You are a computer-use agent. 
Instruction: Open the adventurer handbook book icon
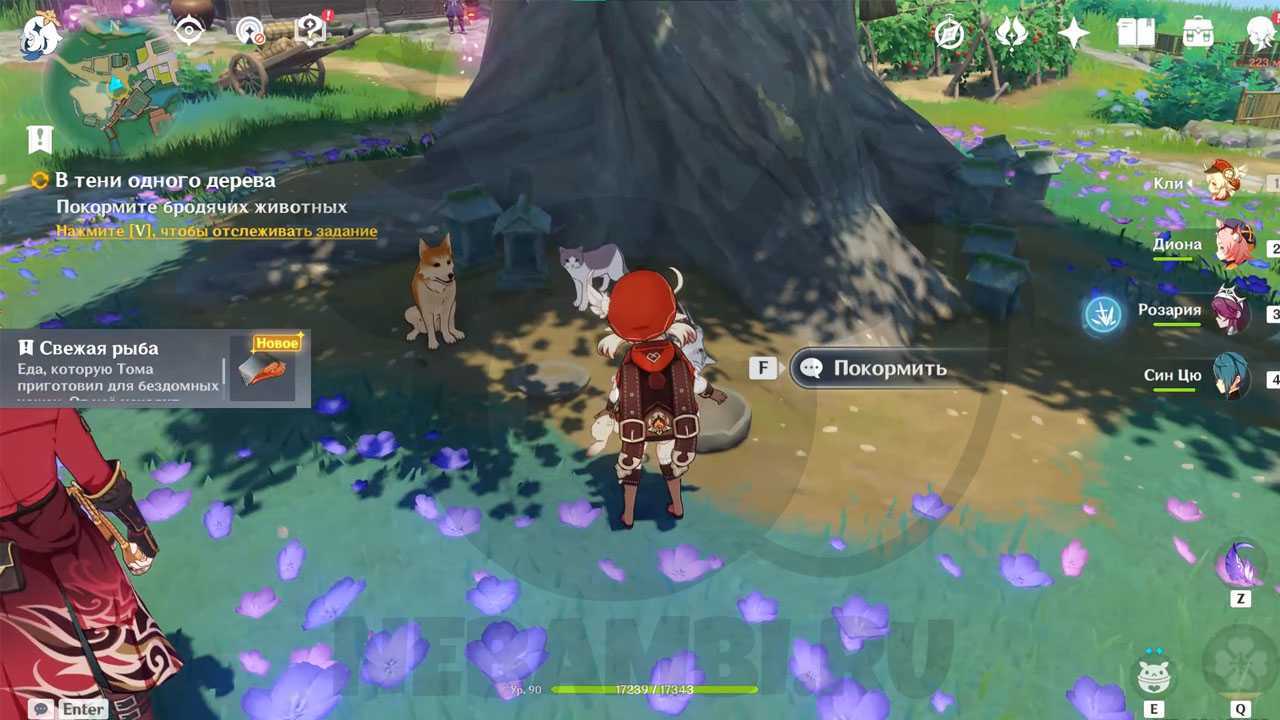[x=1136, y=34]
